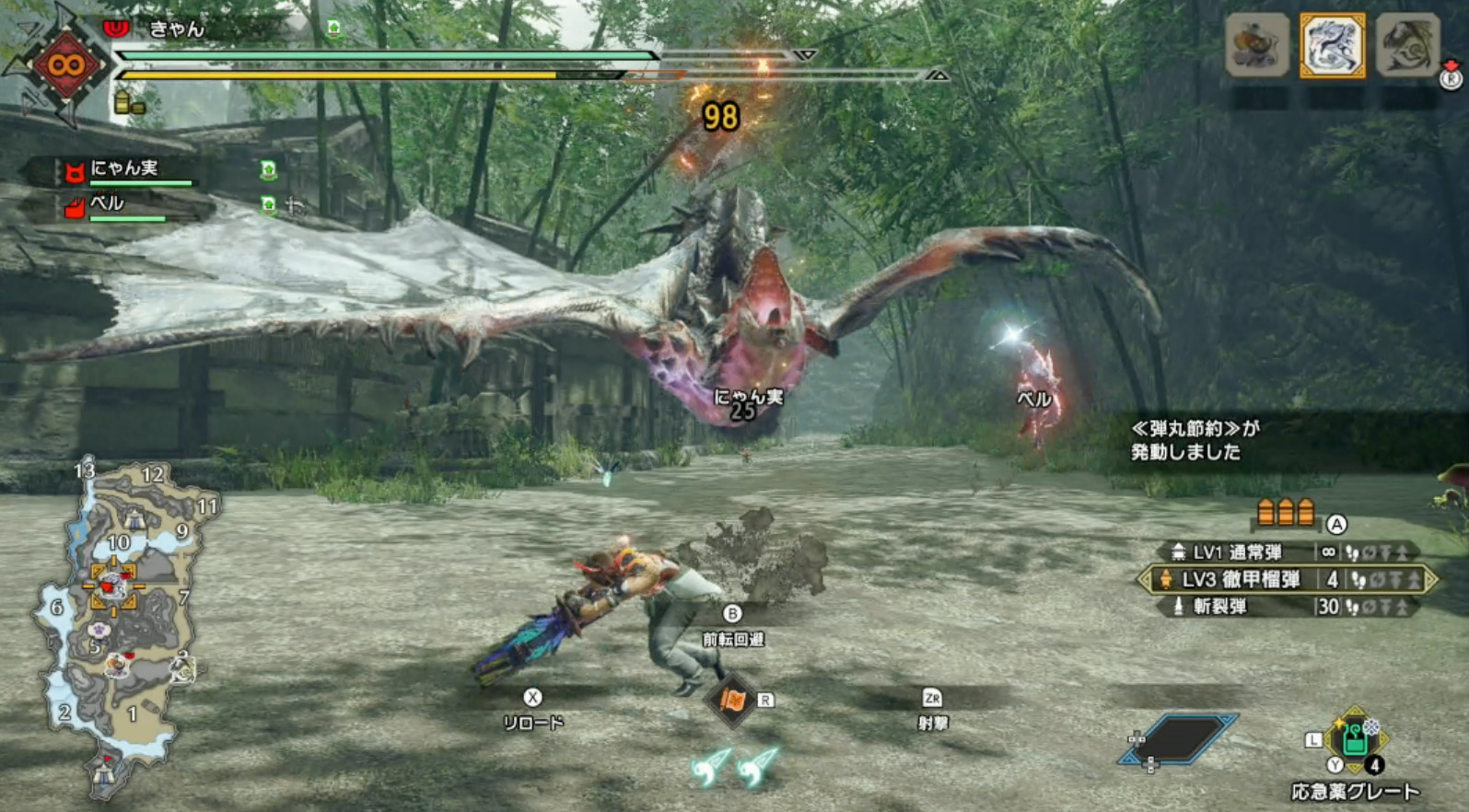Viewport: 1469px width, 812px height.
Task: Click the area 6 marker on minimap
Action: pyautogui.click(x=57, y=607)
